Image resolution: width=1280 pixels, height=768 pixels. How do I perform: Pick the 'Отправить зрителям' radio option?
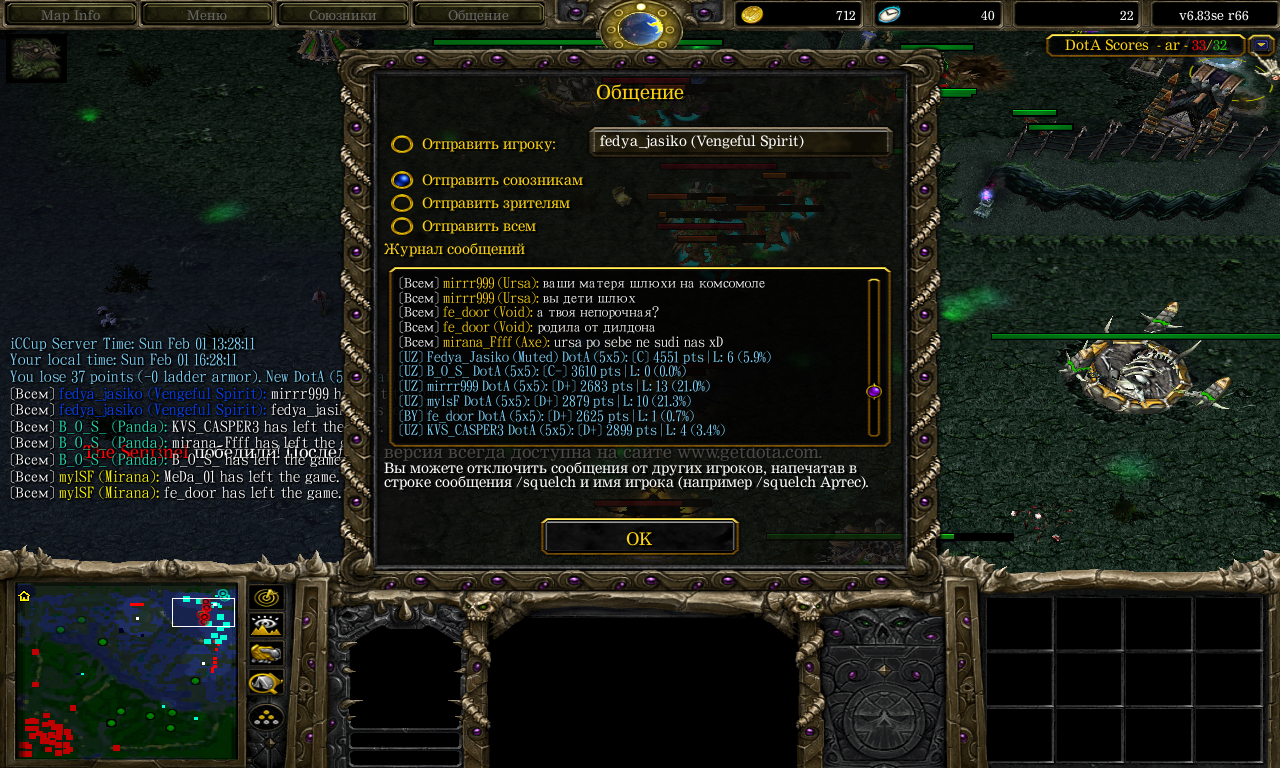[402, 203]
